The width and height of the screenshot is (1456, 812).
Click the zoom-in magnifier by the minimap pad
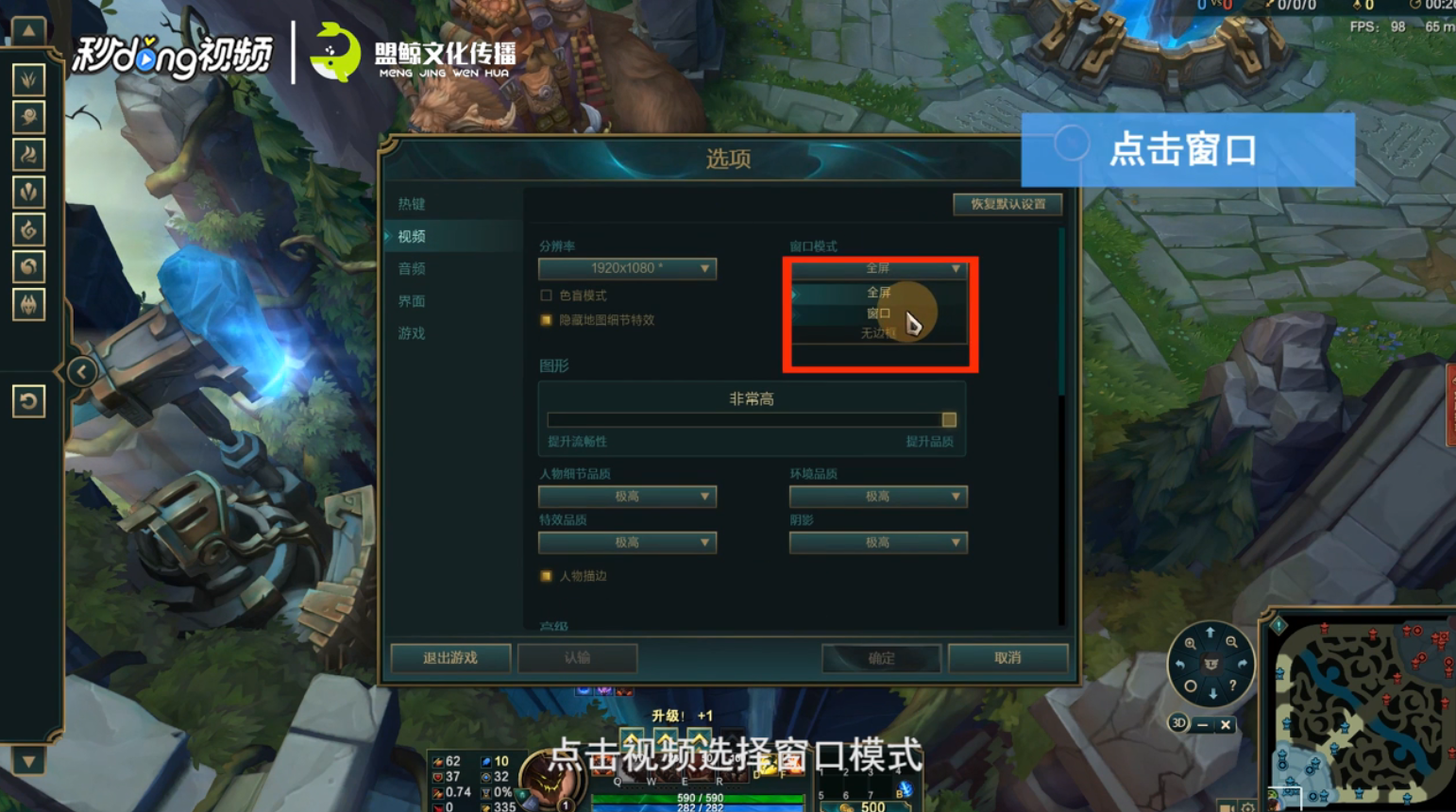pyautogui.click(x=1191, y=643)
